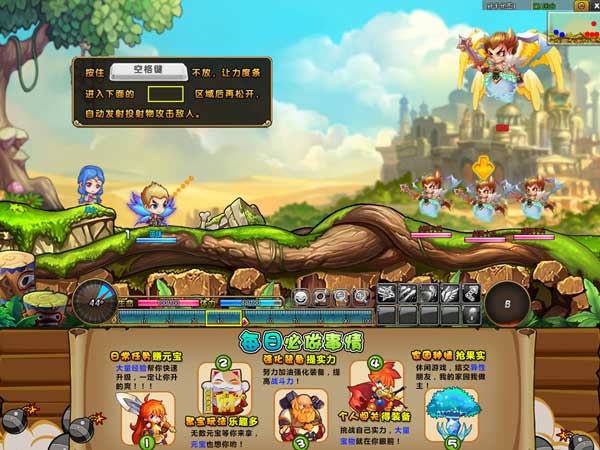Click the wind angle dial gauge
Viewport: 600px width, 450px height.
(x=94, y=300)
